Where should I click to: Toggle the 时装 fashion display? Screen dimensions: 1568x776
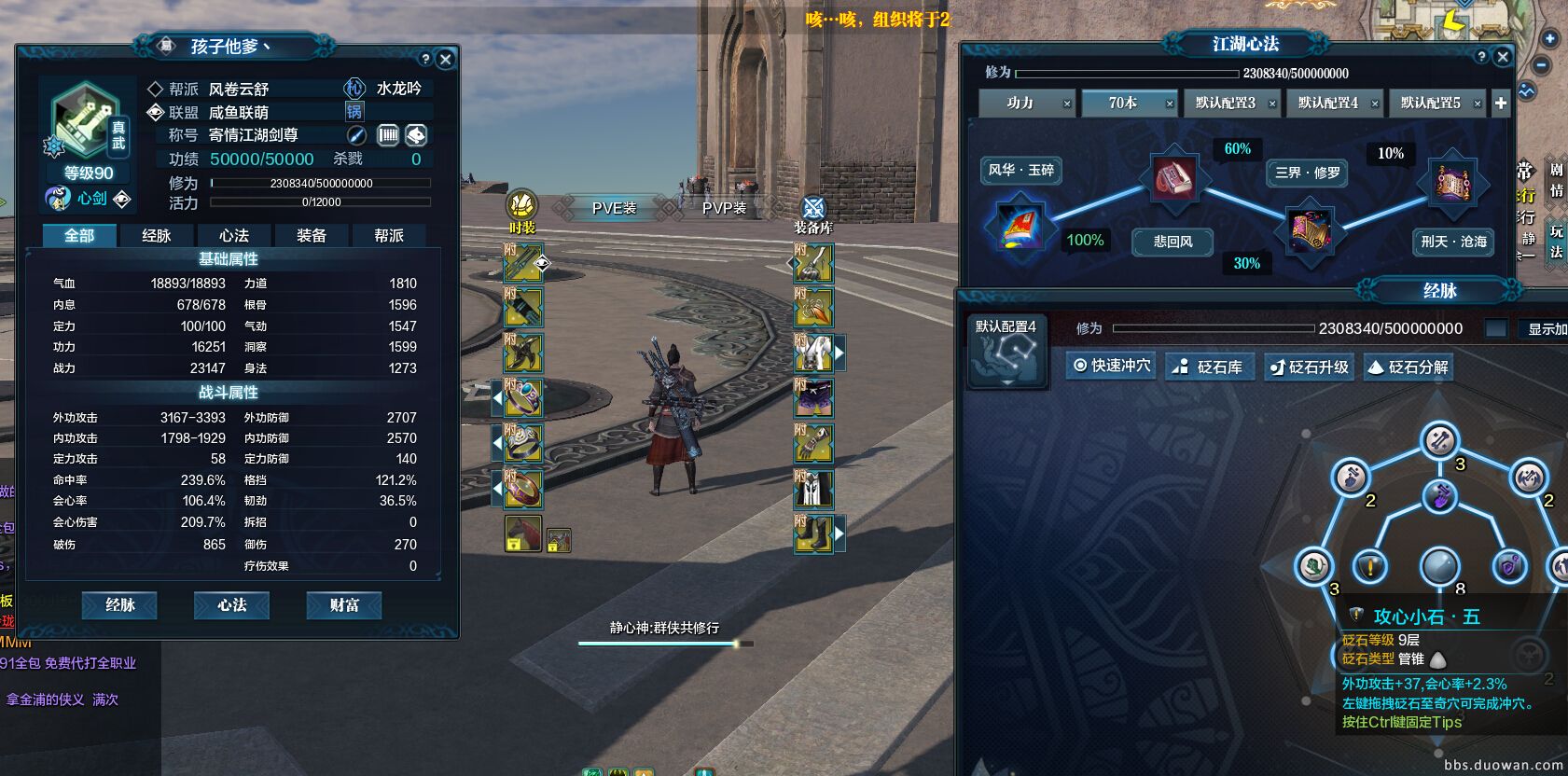[522, 212]
